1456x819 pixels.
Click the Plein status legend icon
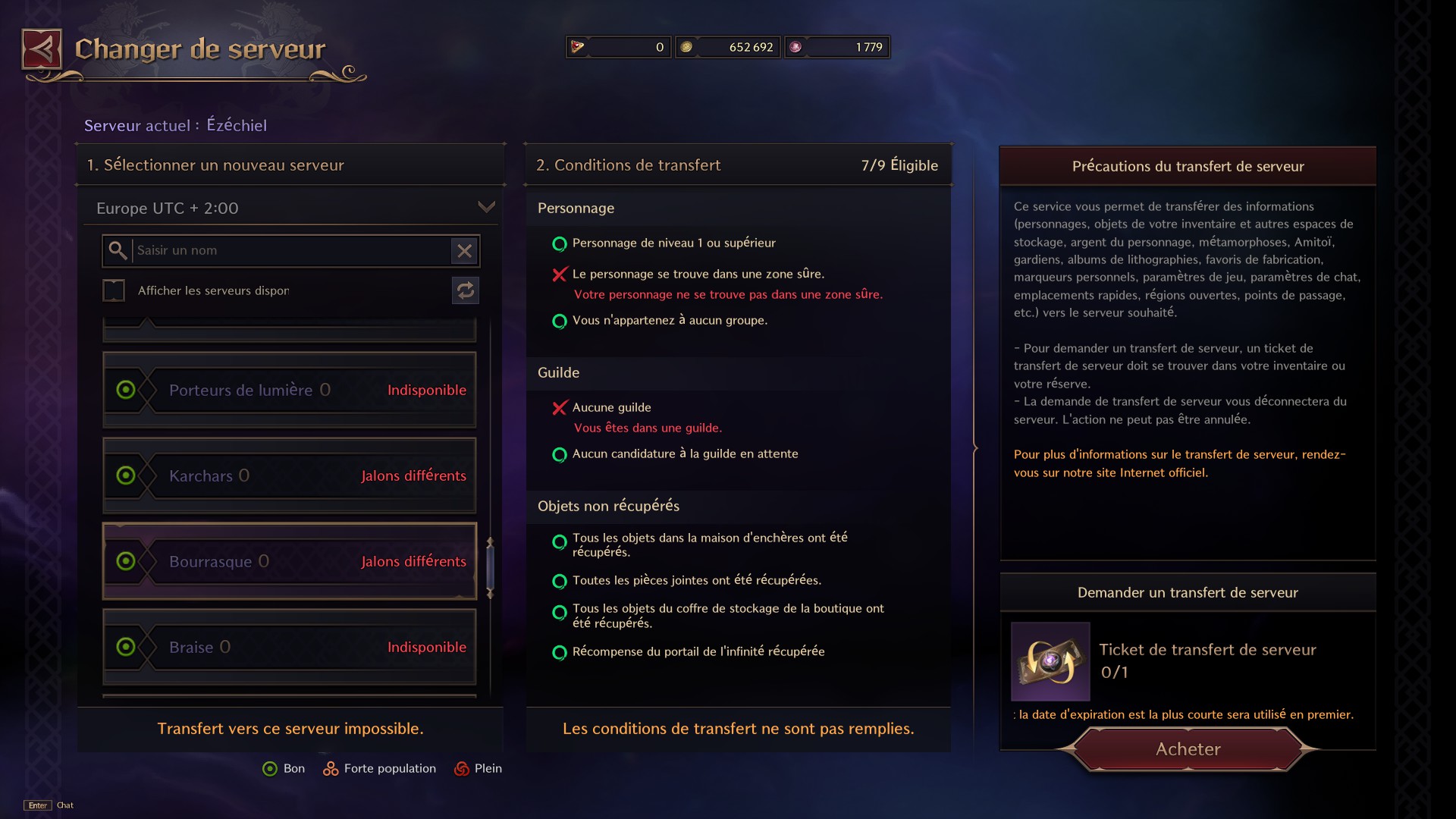(460, 768)
